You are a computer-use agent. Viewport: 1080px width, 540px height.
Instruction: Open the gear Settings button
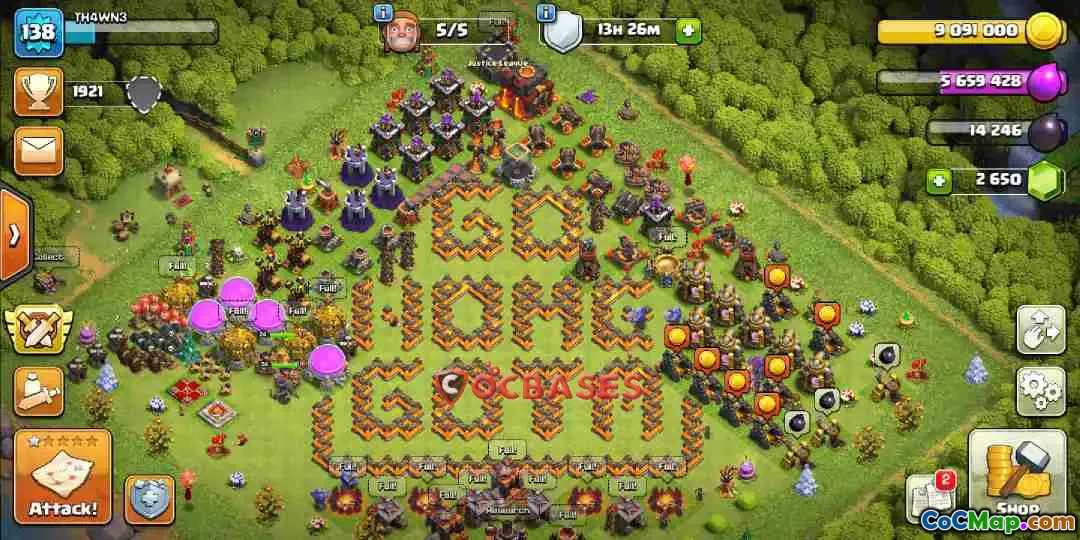(1040, 391)
